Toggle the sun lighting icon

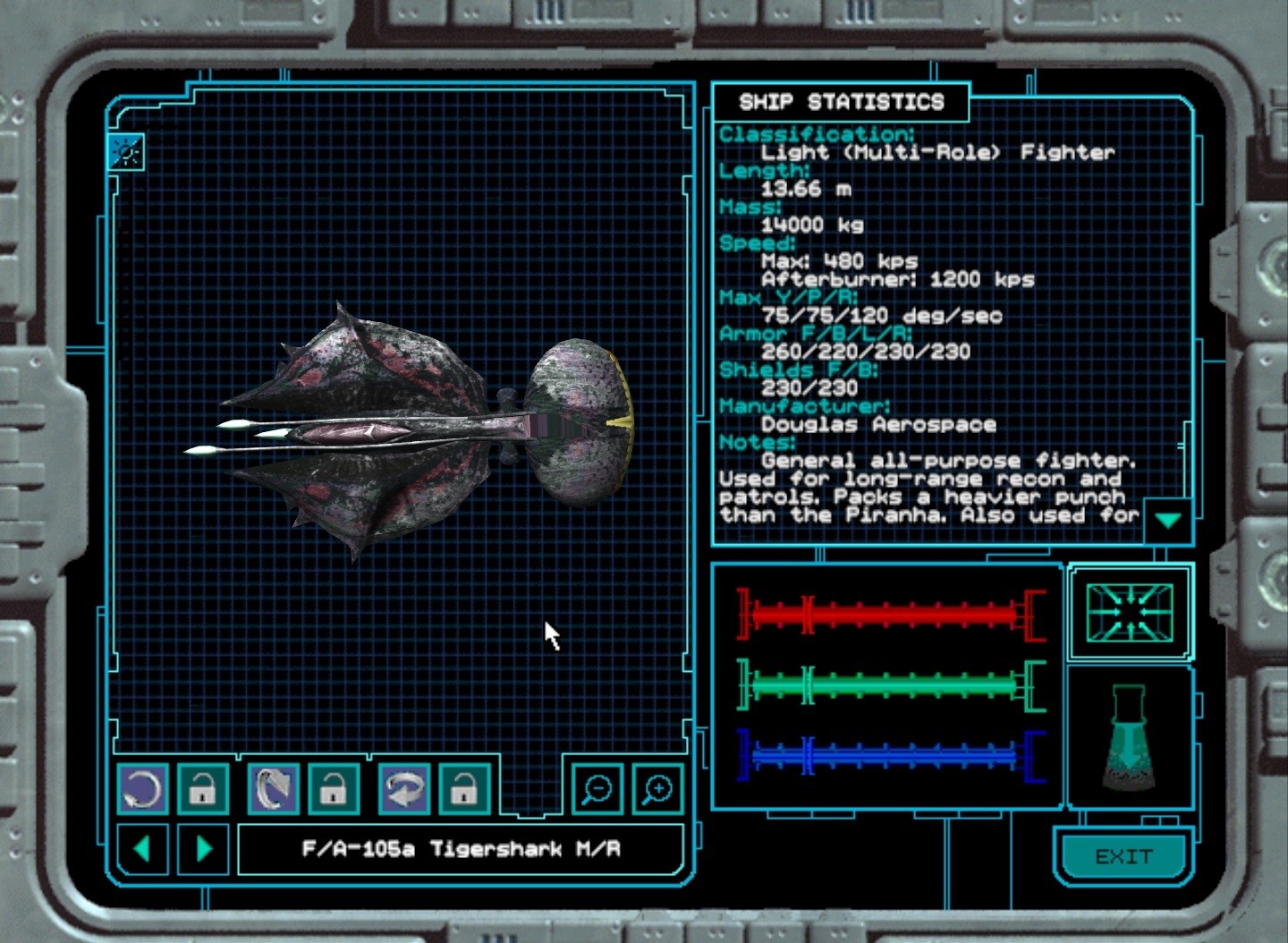(126, 152)
